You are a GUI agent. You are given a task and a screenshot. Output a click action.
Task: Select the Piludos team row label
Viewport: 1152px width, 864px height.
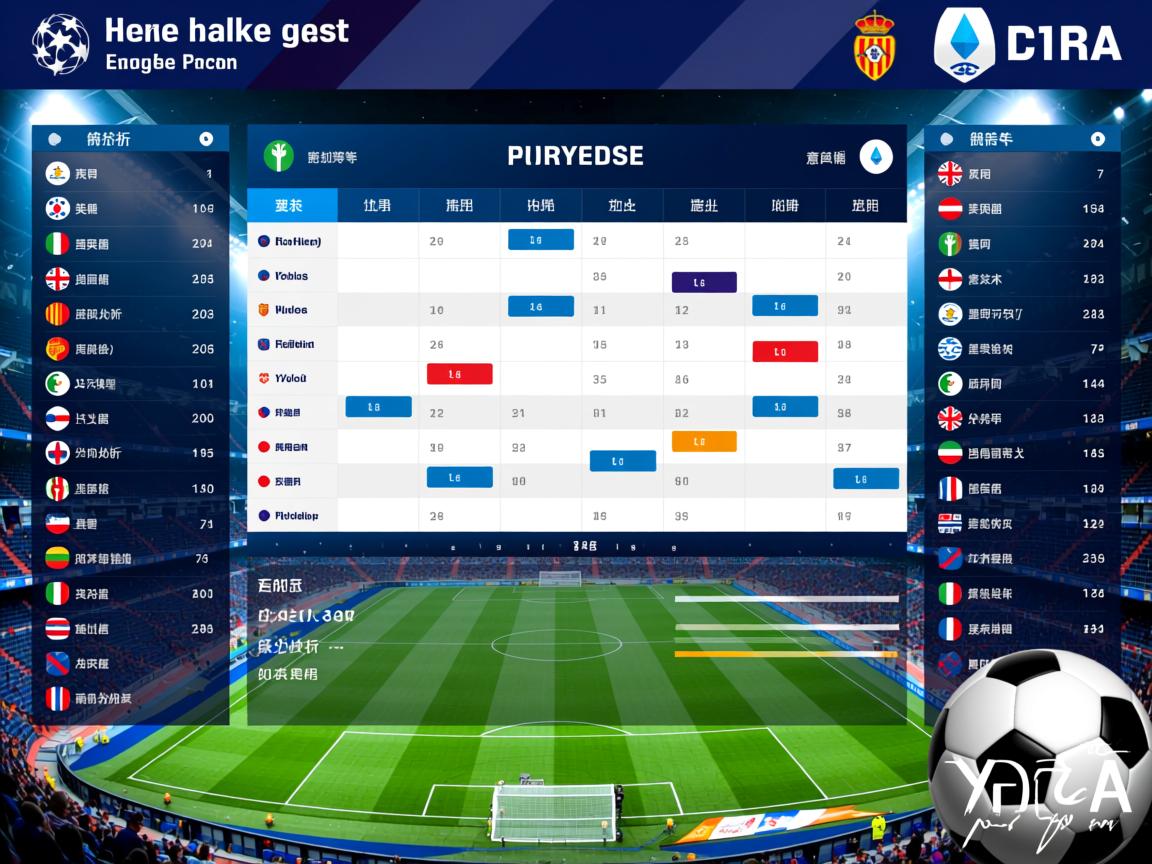click(290, 310)
